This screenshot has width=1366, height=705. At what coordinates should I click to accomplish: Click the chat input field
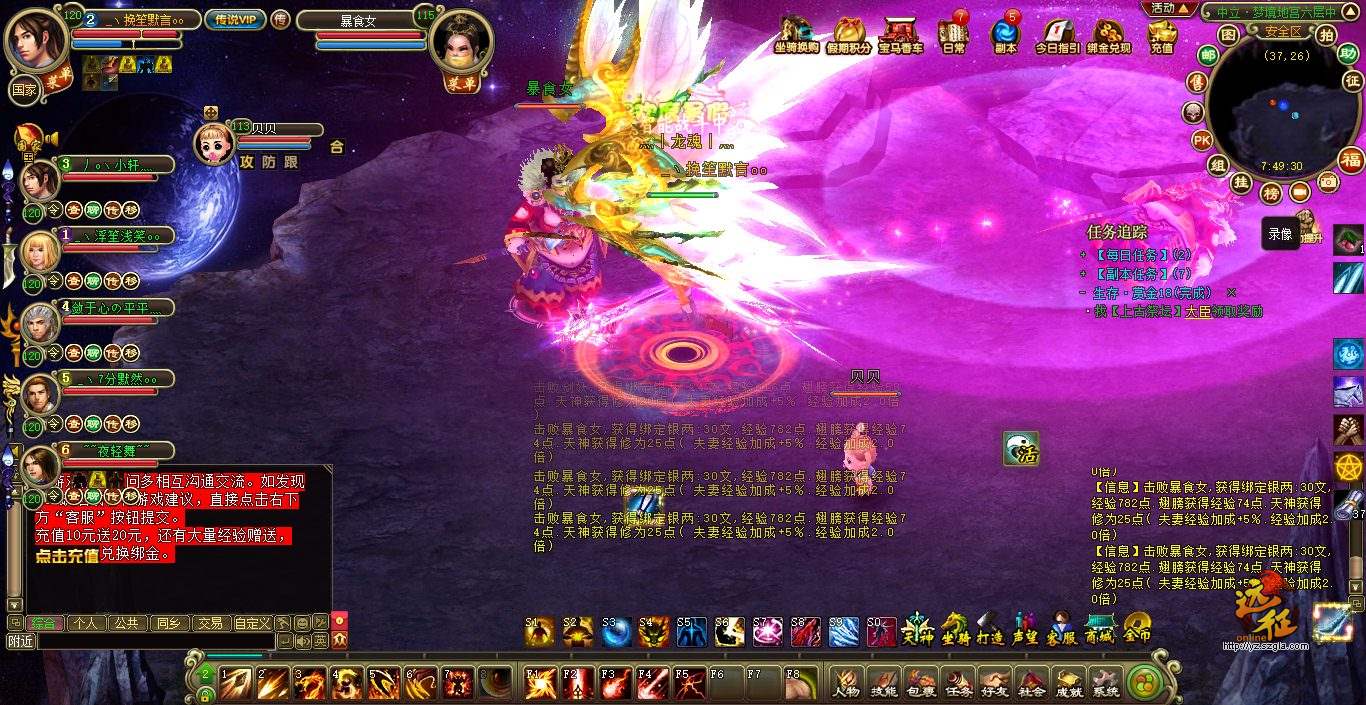click(155, 641)
